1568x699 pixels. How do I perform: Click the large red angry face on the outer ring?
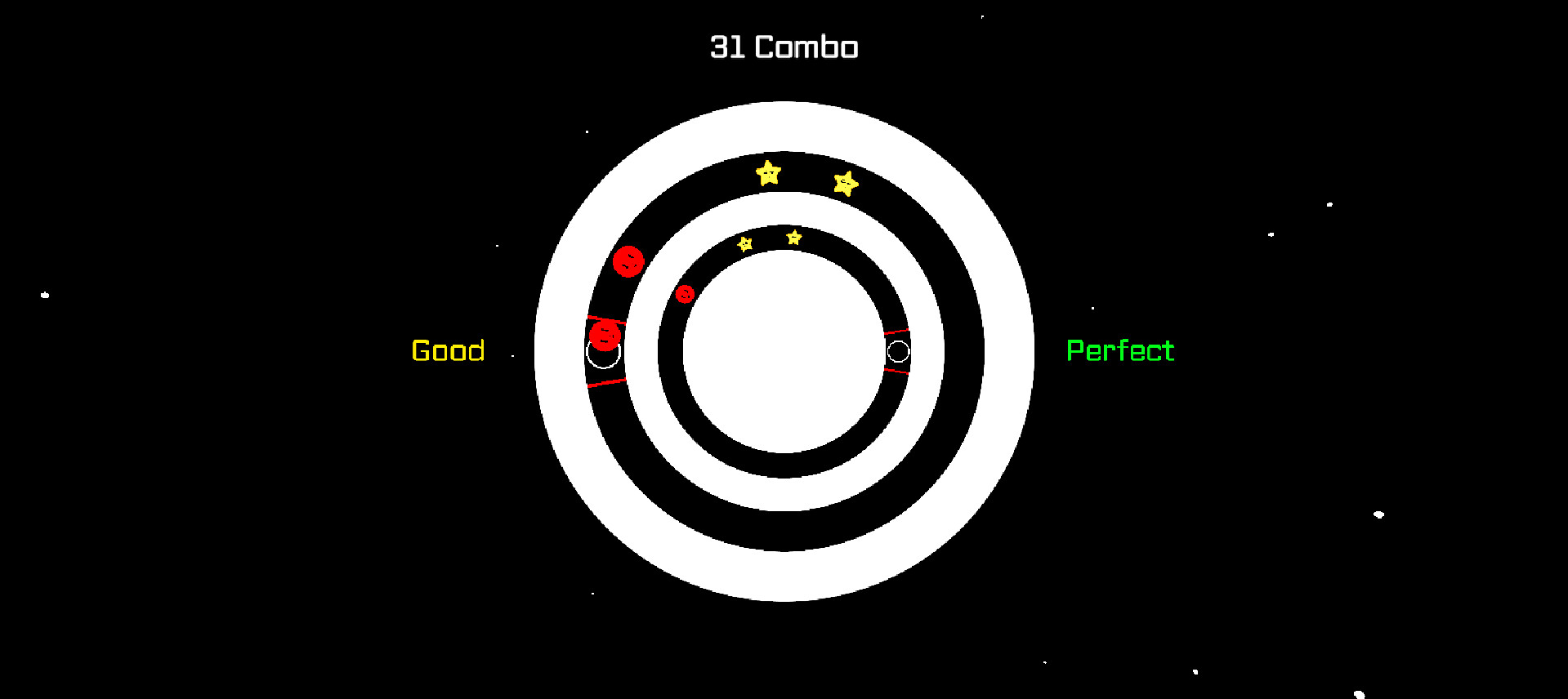(x=628, y=261)
